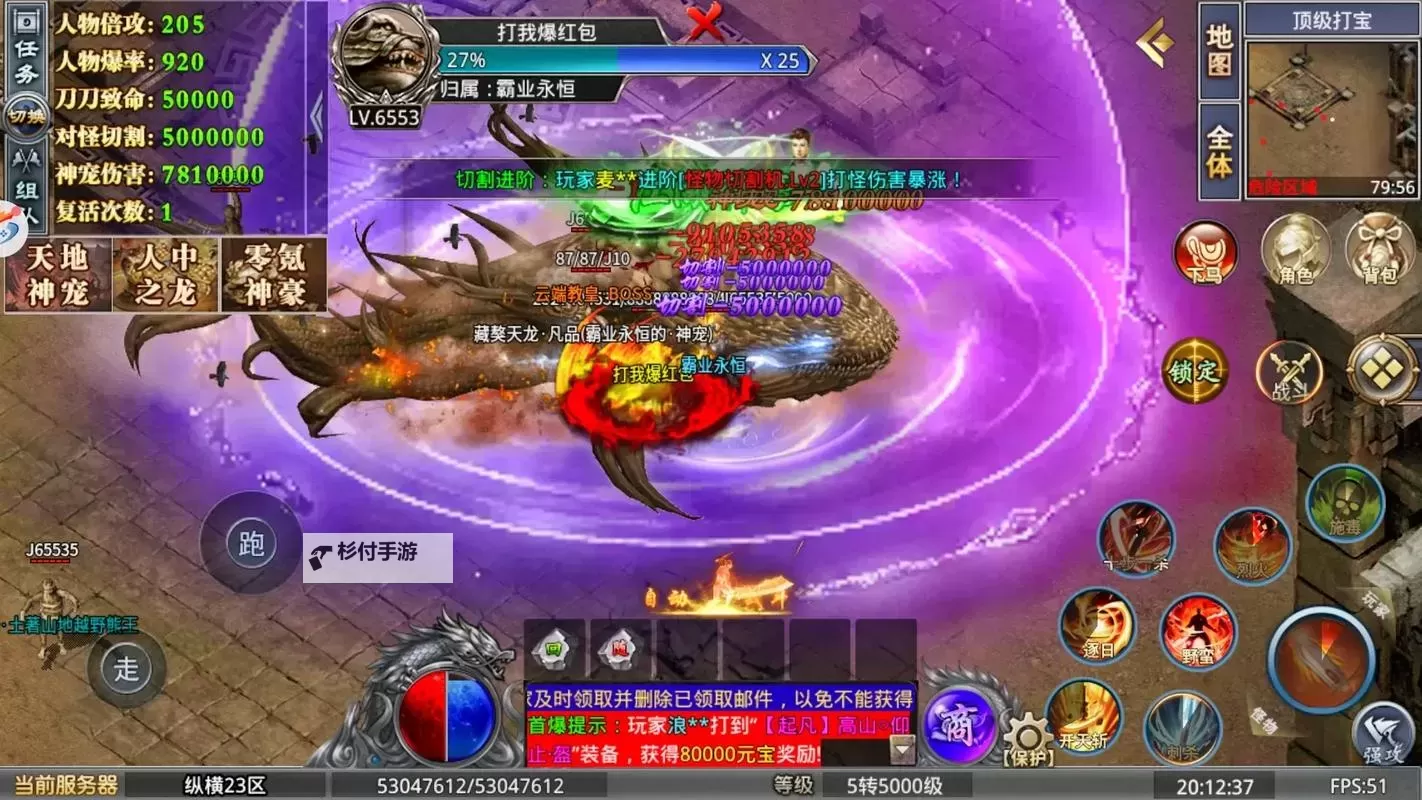Click the boss 27% health bar
The image size is (1422, 800).
(620, 62)
